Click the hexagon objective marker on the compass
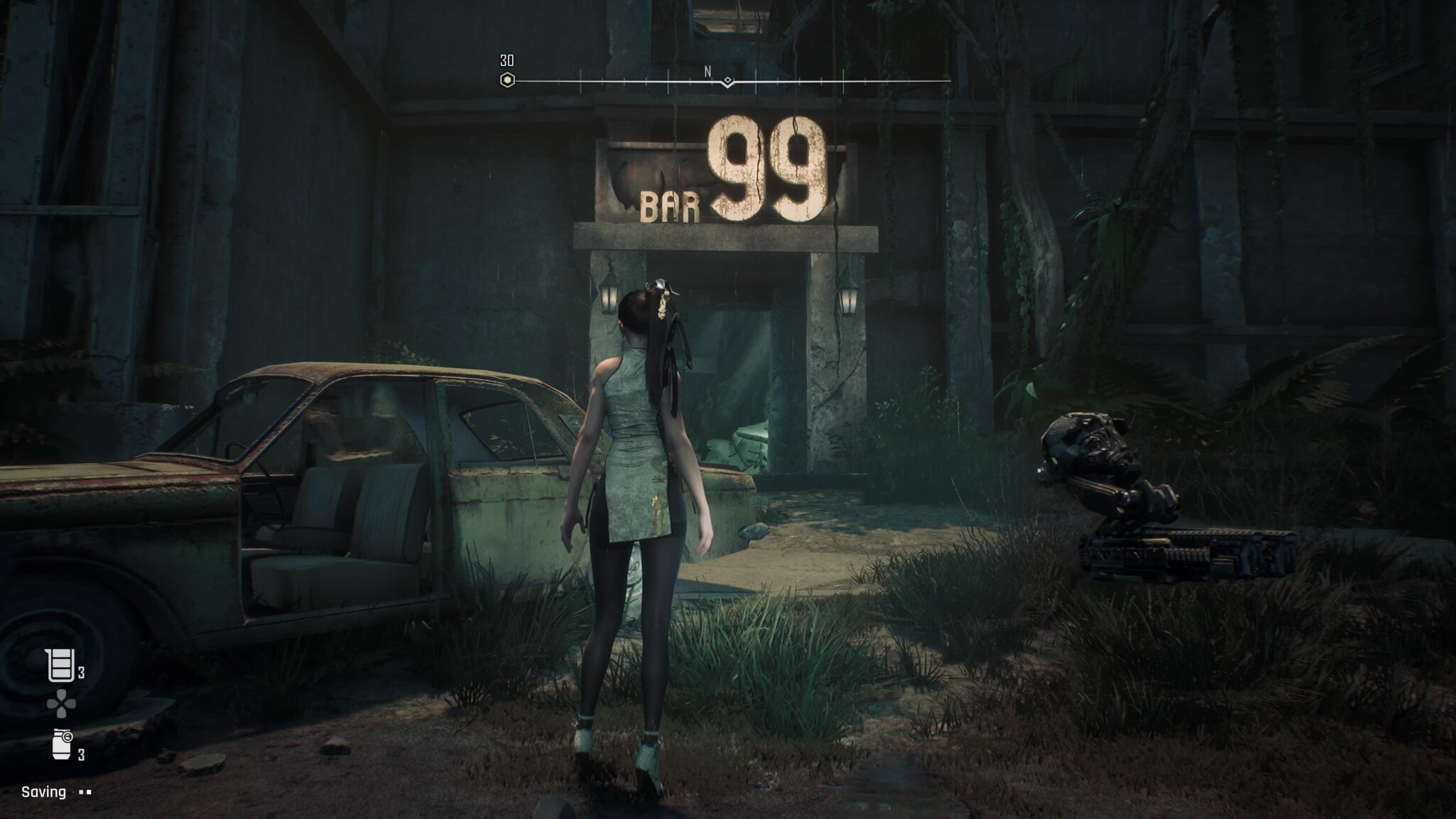Viewport: 1456px width, 819px height. click(x=507, y=80)
